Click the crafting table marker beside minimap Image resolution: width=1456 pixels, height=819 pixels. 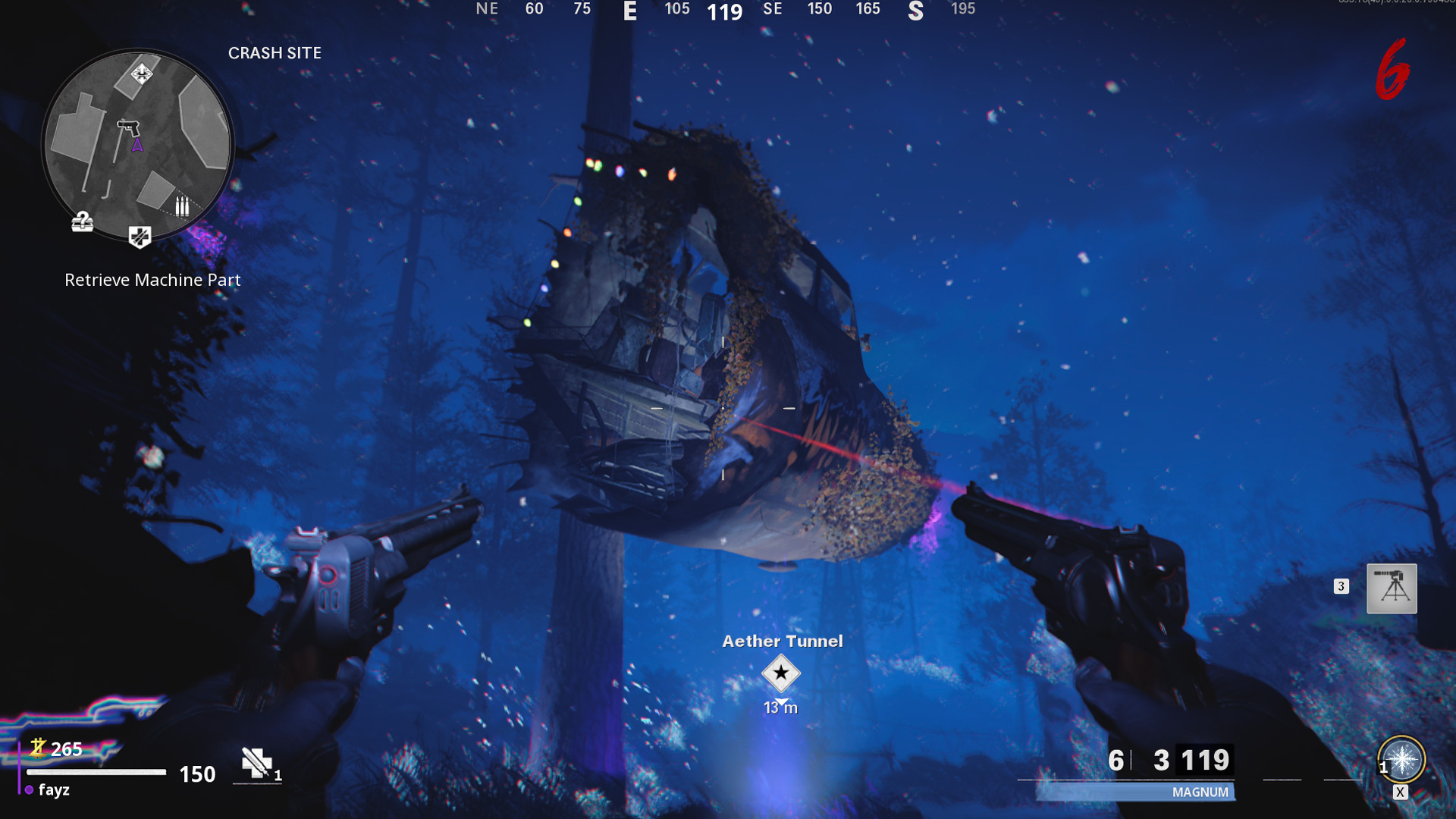pyautogui.click(x=82, y=221)
